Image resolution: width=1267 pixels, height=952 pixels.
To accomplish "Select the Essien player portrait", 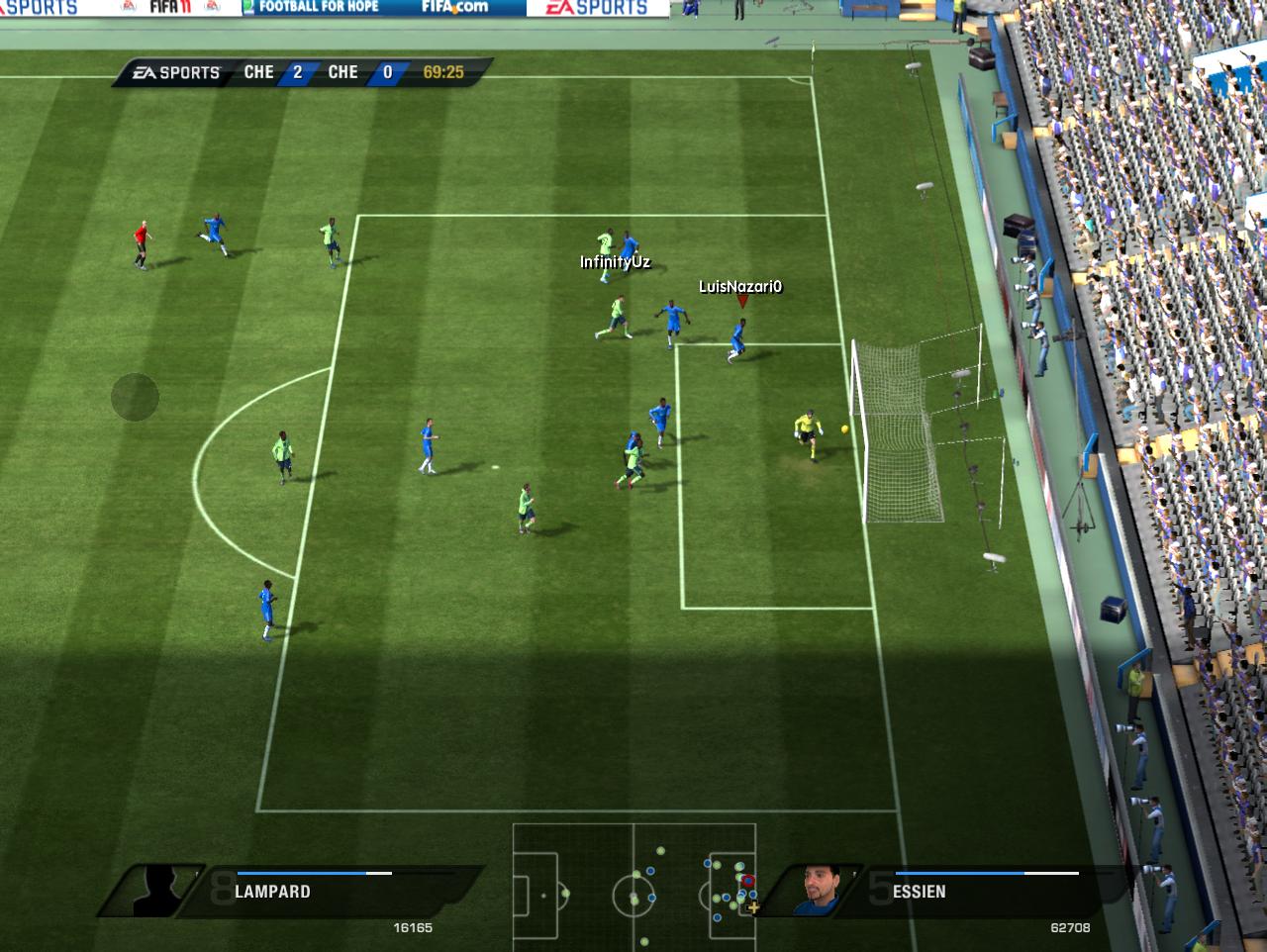I will [819, 891].
